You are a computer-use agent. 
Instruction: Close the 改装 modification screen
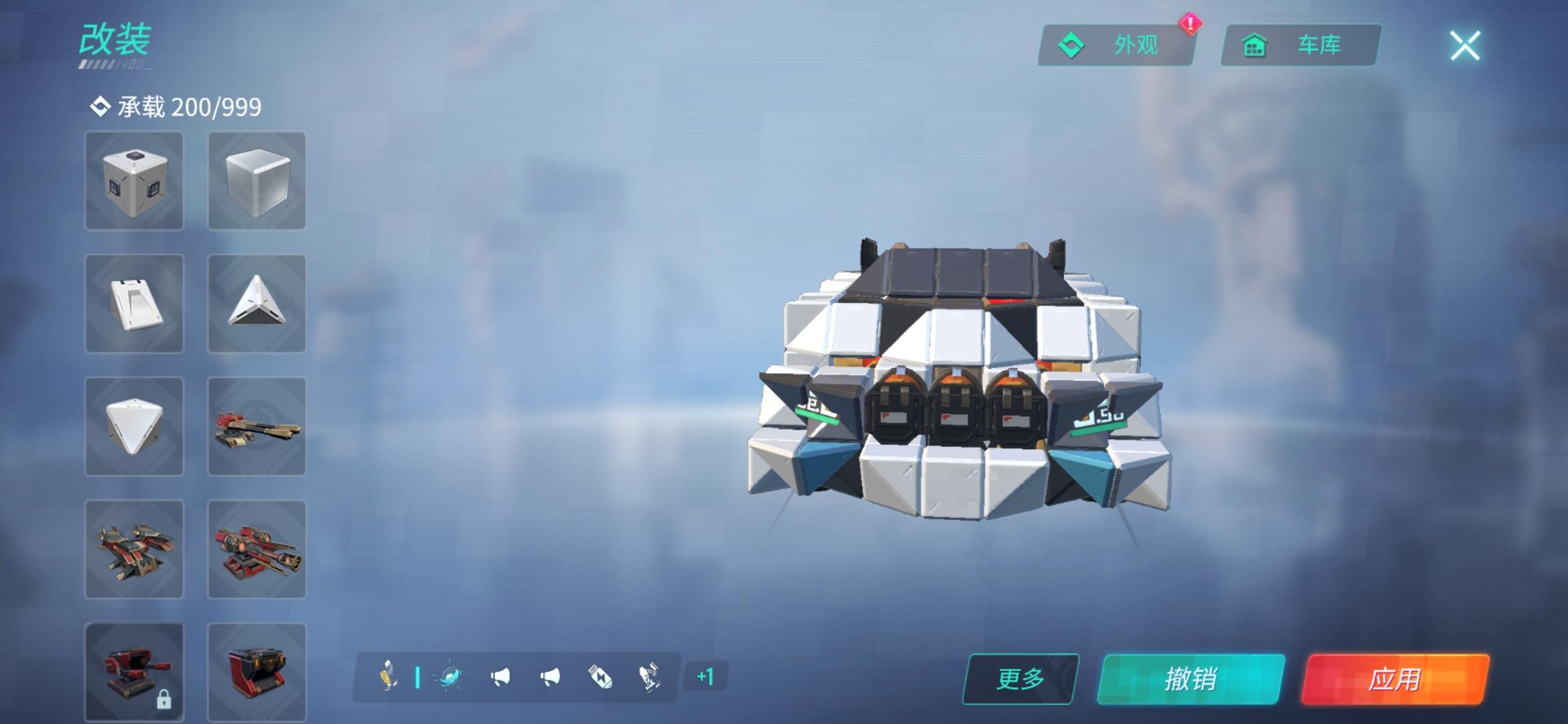tap(1465, 46)
